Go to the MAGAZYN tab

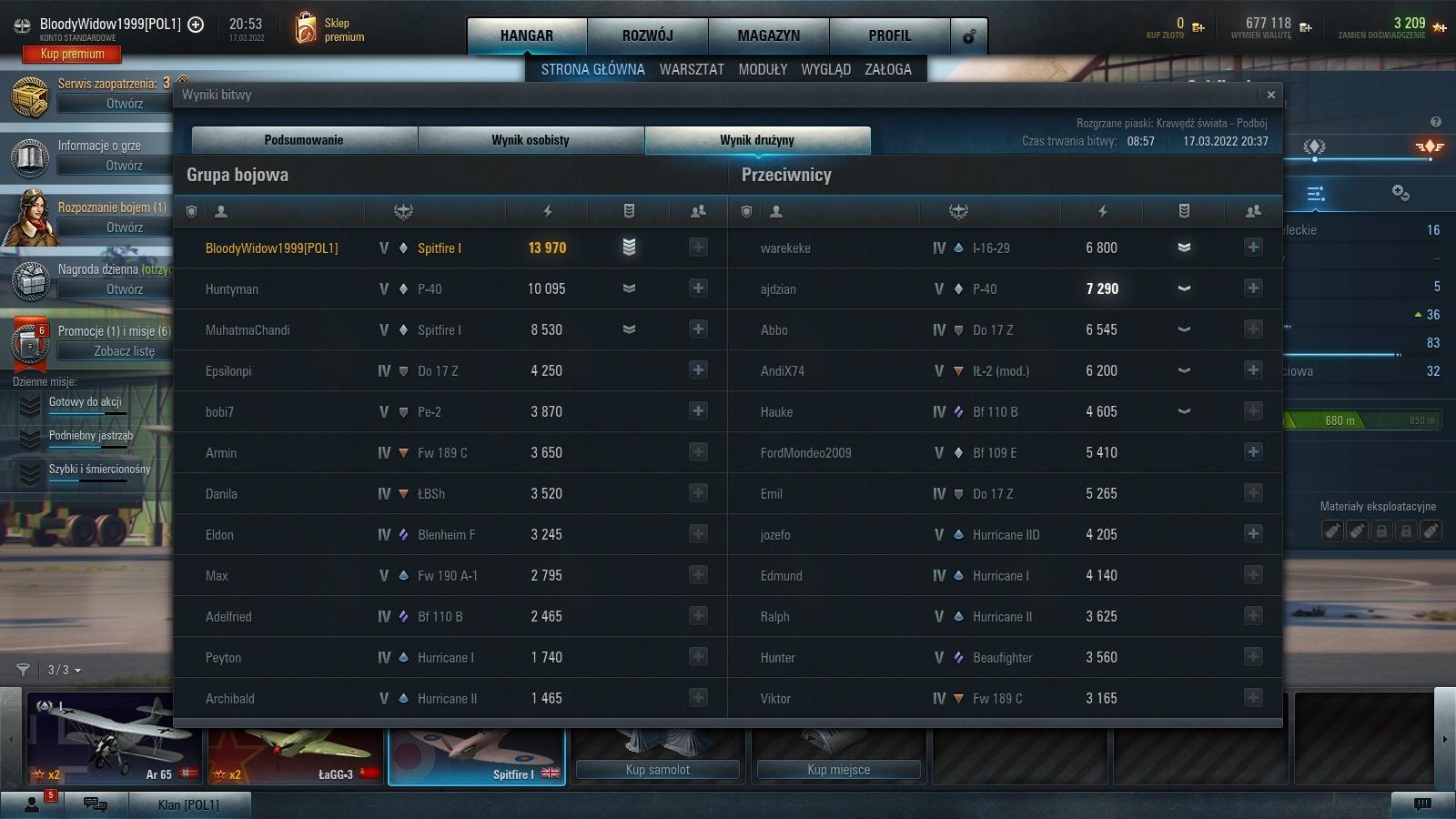tap(769, 35)
